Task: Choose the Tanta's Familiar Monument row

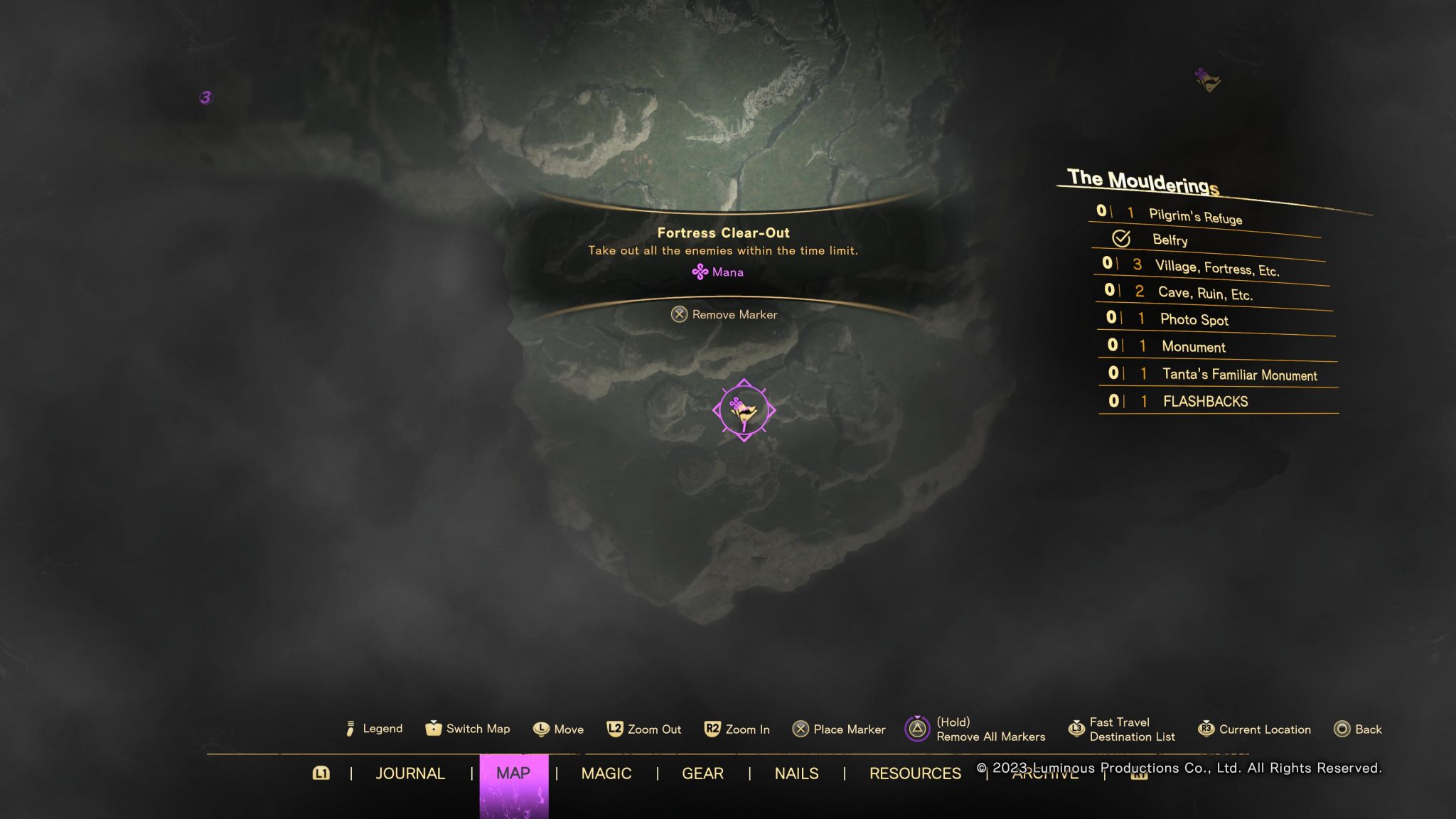Action: [x=1239, y=375]
